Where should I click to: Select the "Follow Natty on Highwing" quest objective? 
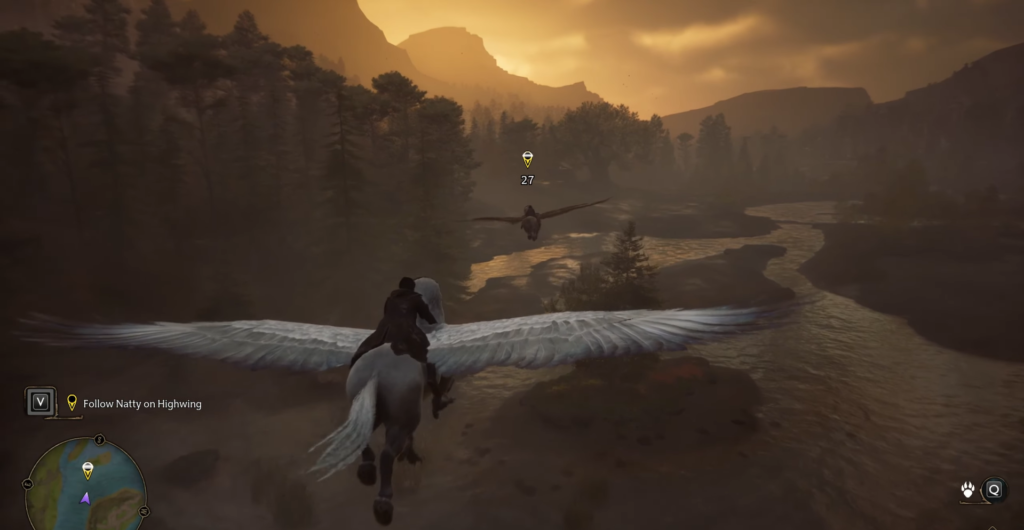[142, 404]
